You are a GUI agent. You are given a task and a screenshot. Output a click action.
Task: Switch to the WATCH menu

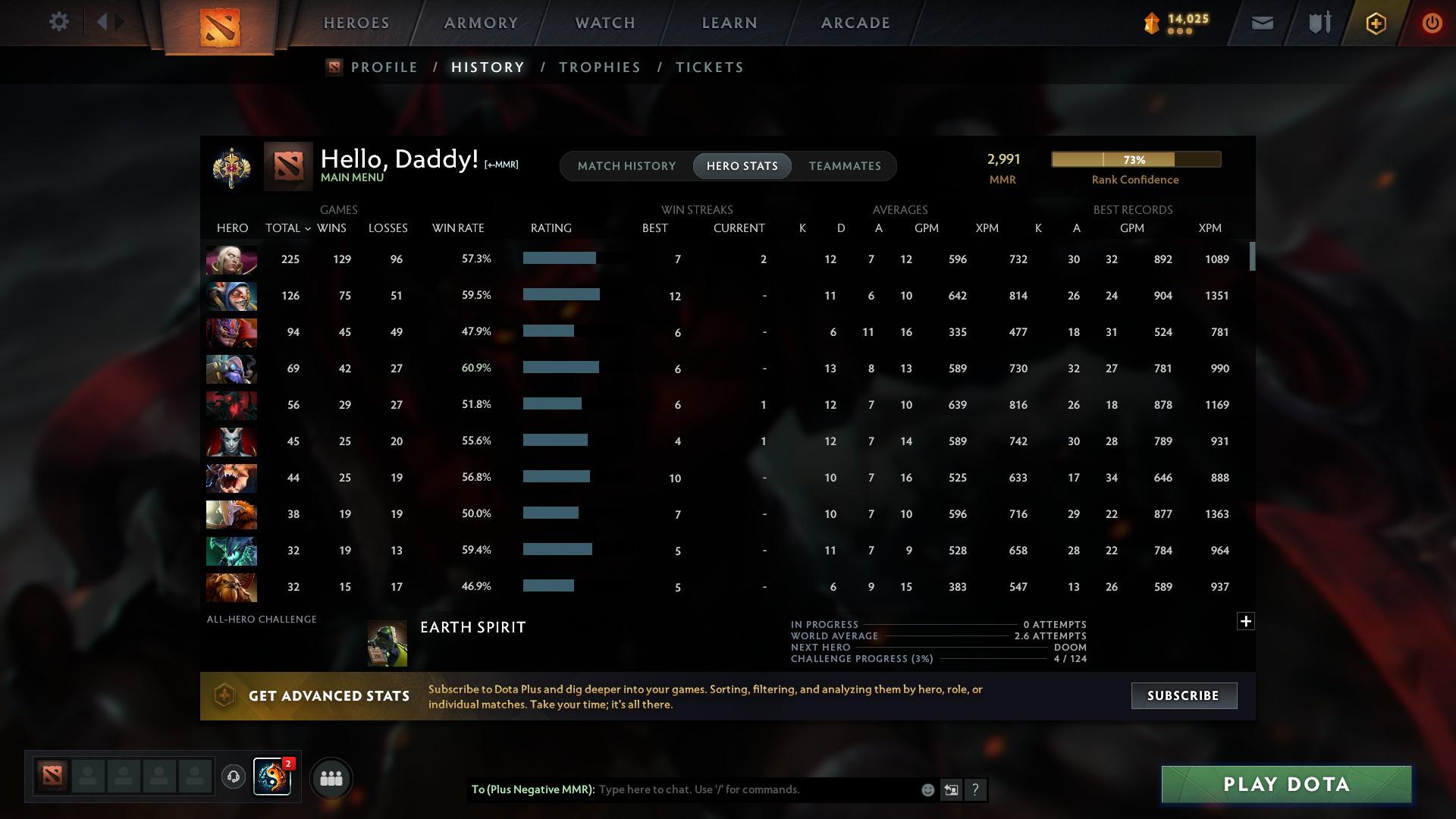(x=604, y=23)
